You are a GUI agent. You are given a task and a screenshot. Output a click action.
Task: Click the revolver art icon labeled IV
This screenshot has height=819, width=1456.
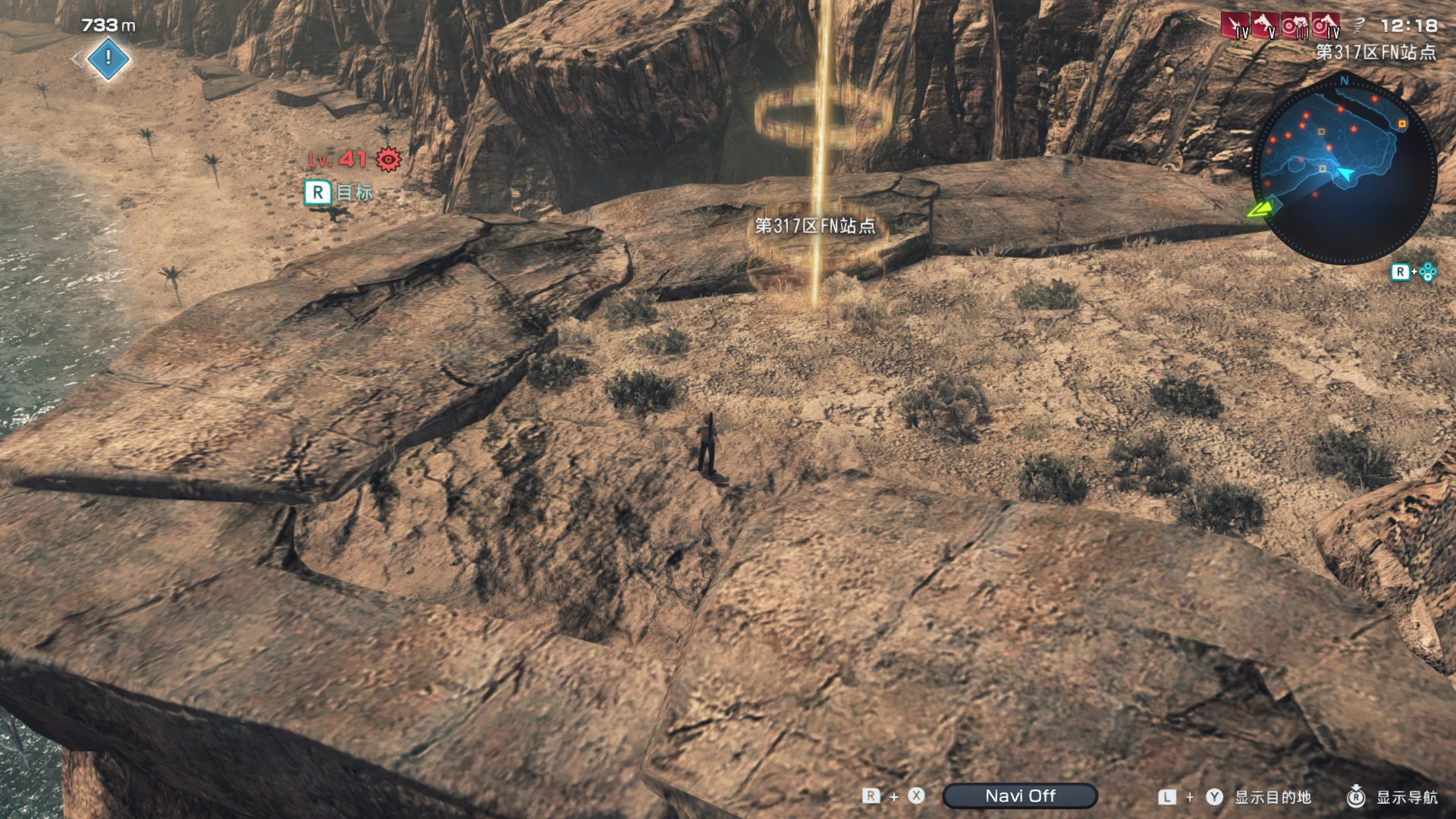click(1326, 24)
